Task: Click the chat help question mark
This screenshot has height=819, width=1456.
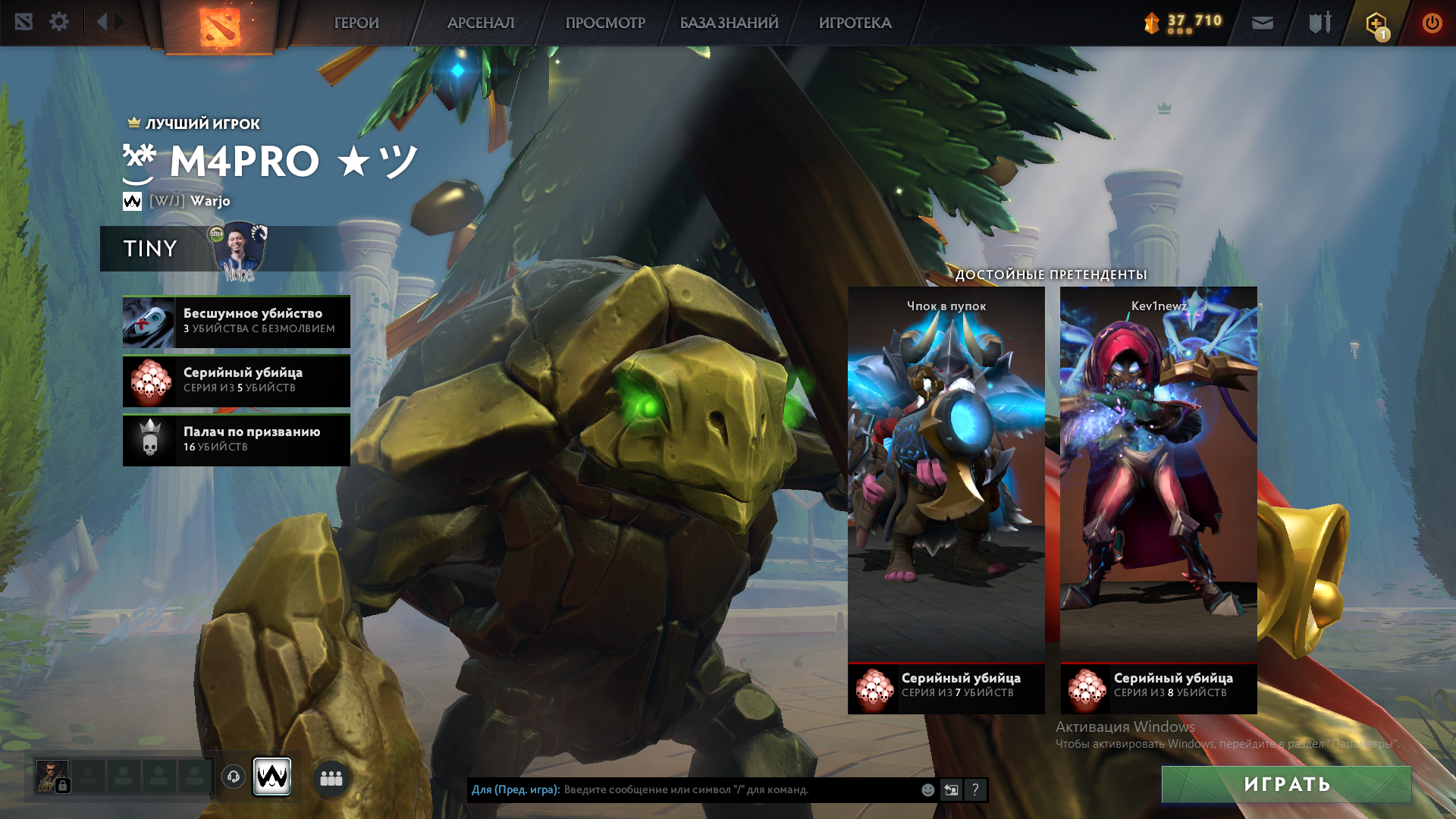Action: pos(976,789)
